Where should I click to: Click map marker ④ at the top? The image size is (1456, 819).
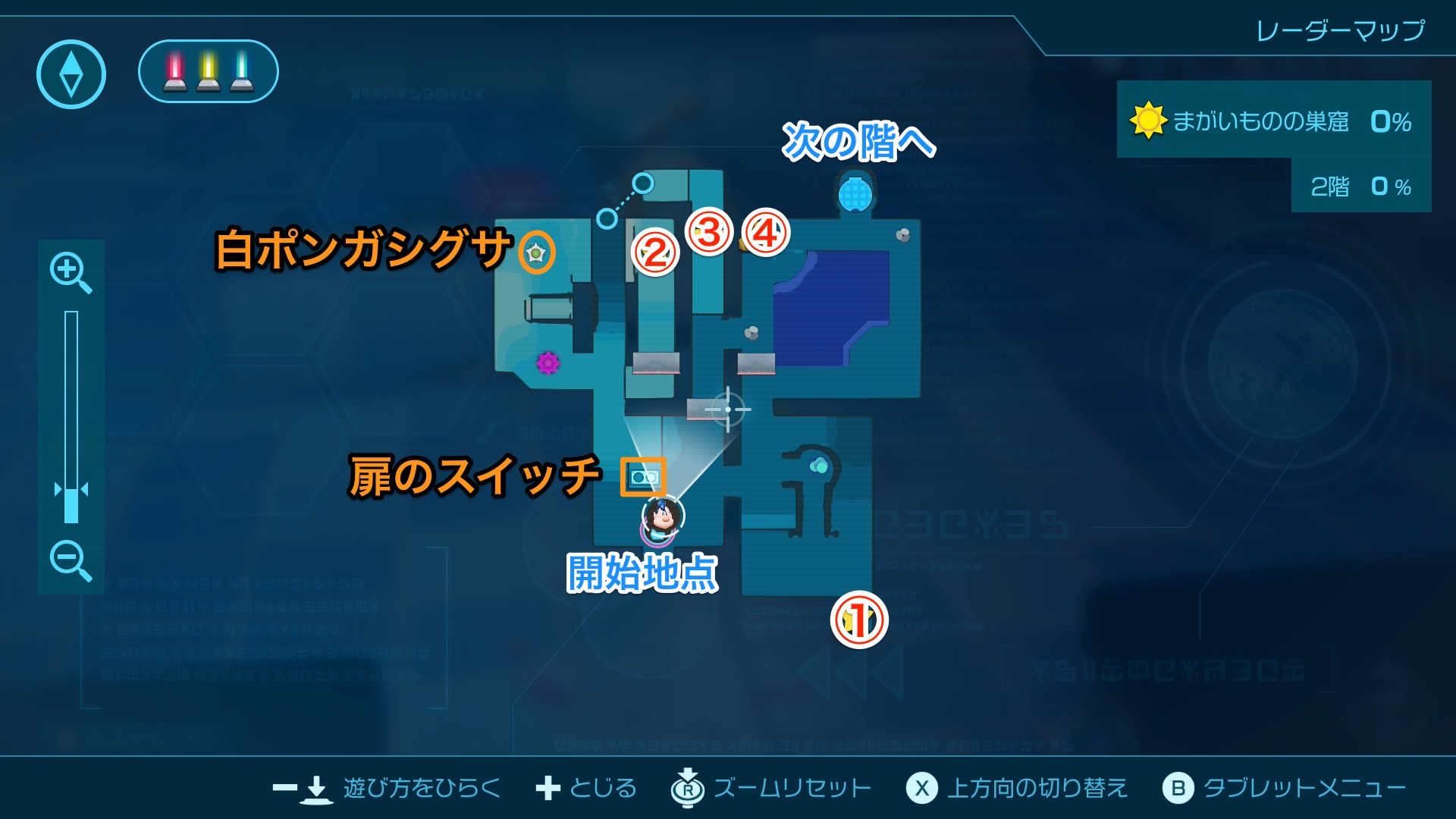click(766, 233)
